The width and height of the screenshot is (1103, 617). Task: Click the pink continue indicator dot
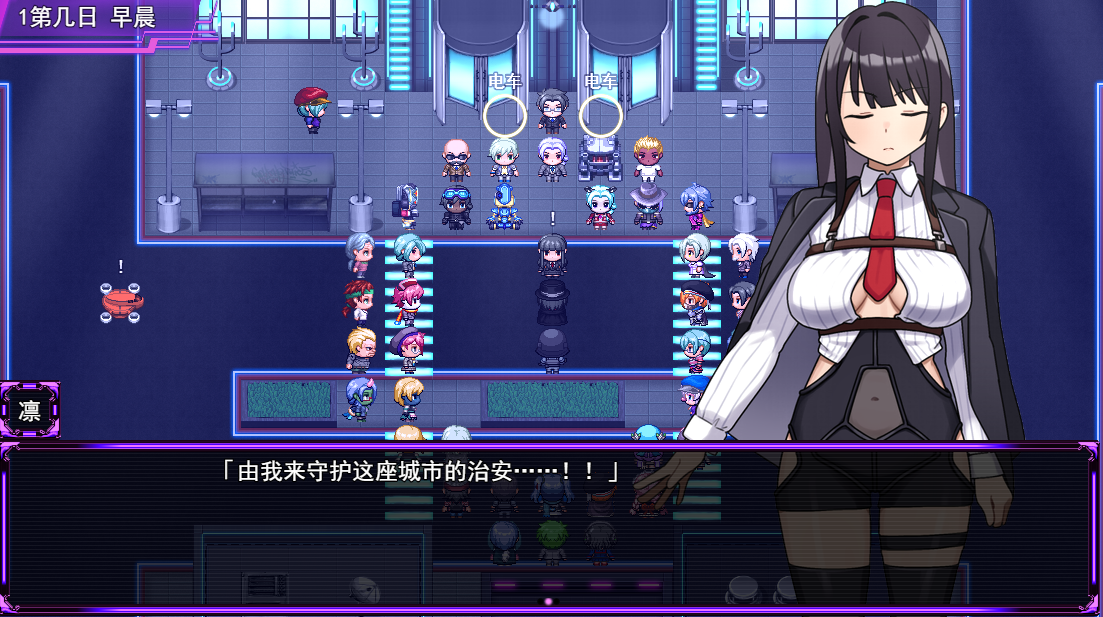[548, 601]
